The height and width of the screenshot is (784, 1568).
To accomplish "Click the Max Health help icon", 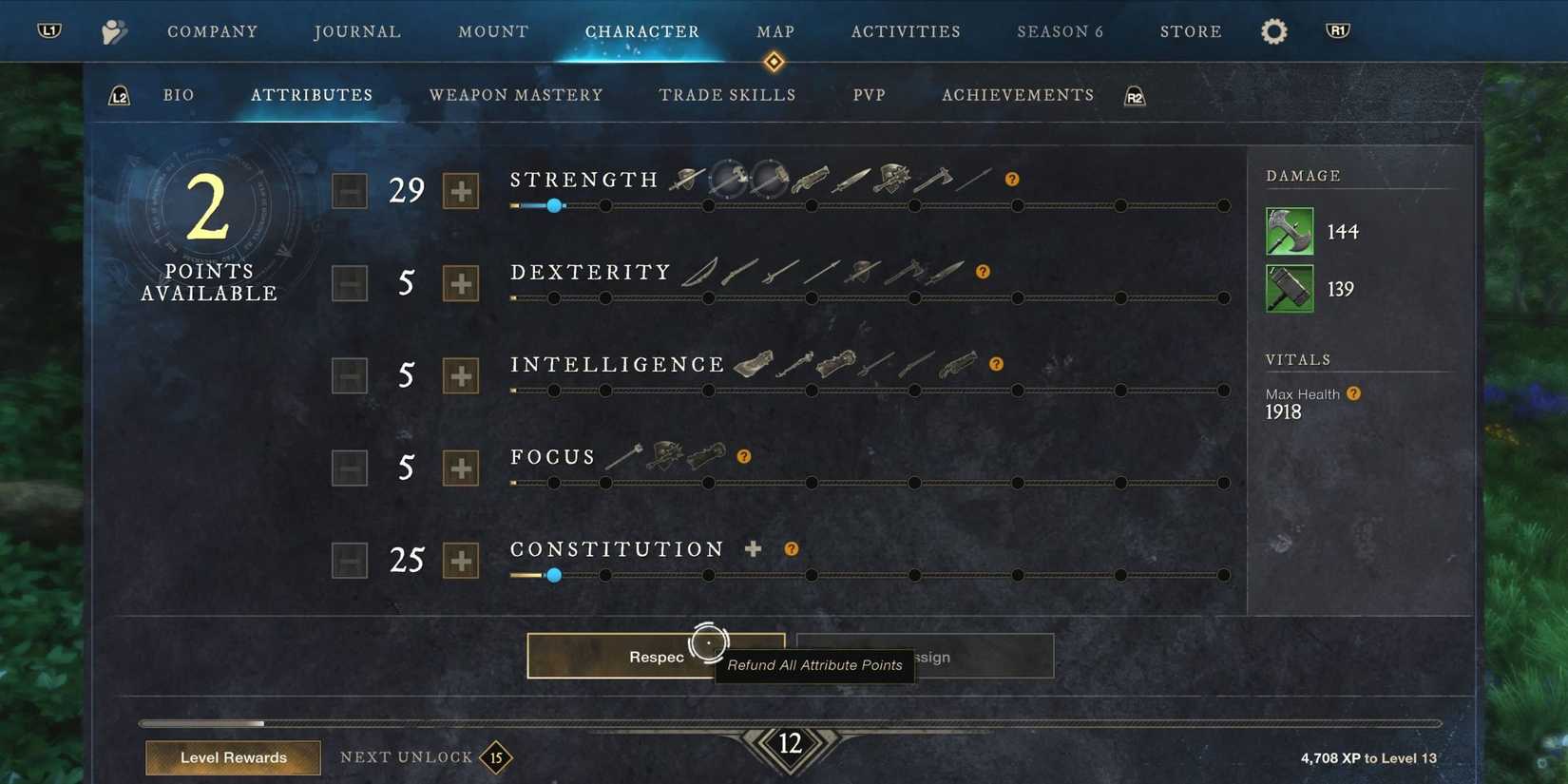I will (1353, 392).
